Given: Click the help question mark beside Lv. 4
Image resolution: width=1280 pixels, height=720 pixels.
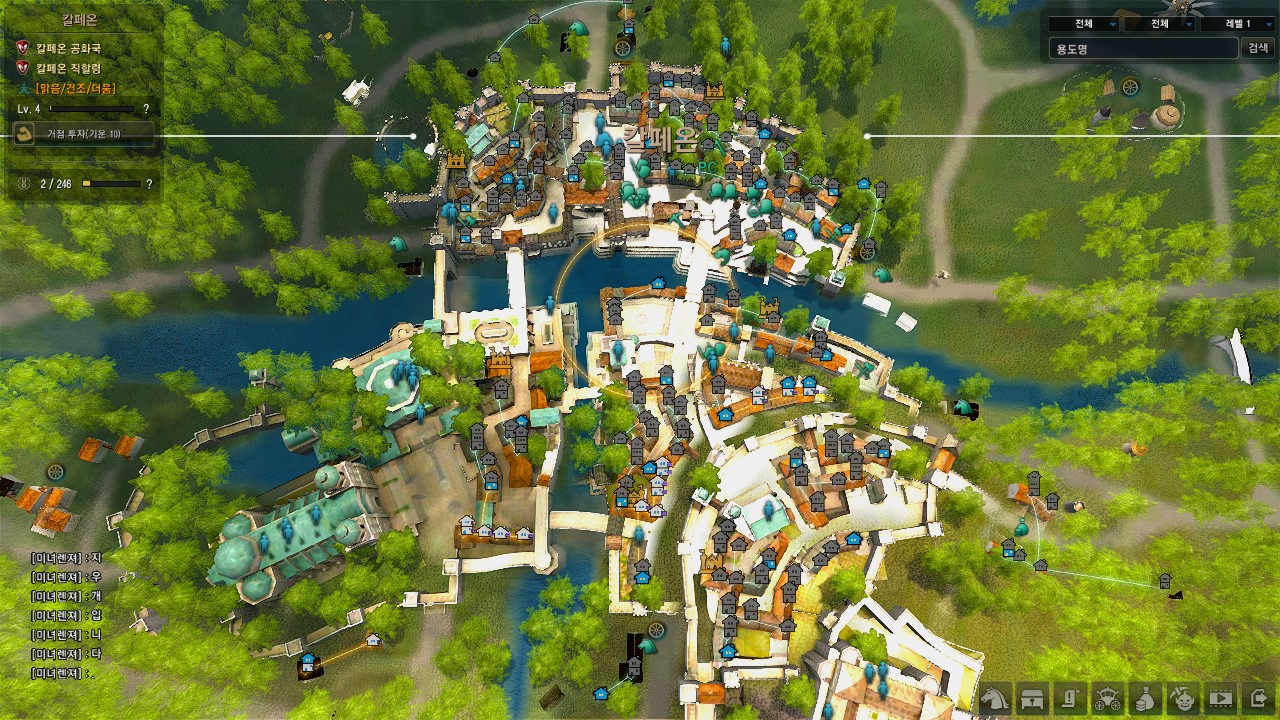Looking at the screenshot, I should (146, 108).
